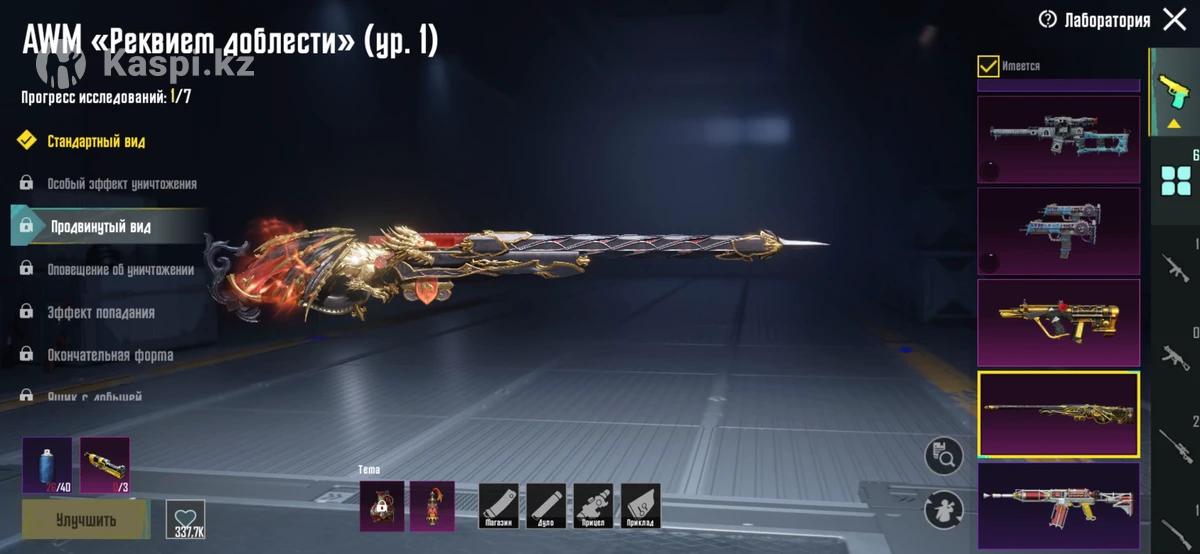Open the magnifier preview button
1200x554 pixels.
[944, 456]
